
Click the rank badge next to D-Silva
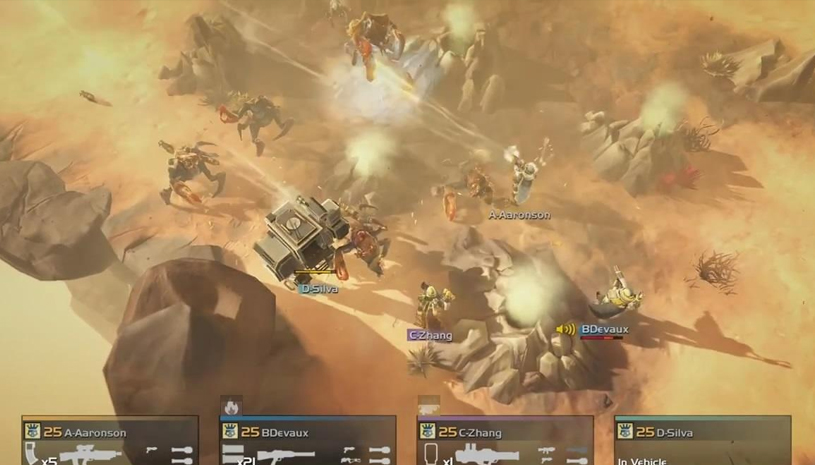(x=624, y=432)
